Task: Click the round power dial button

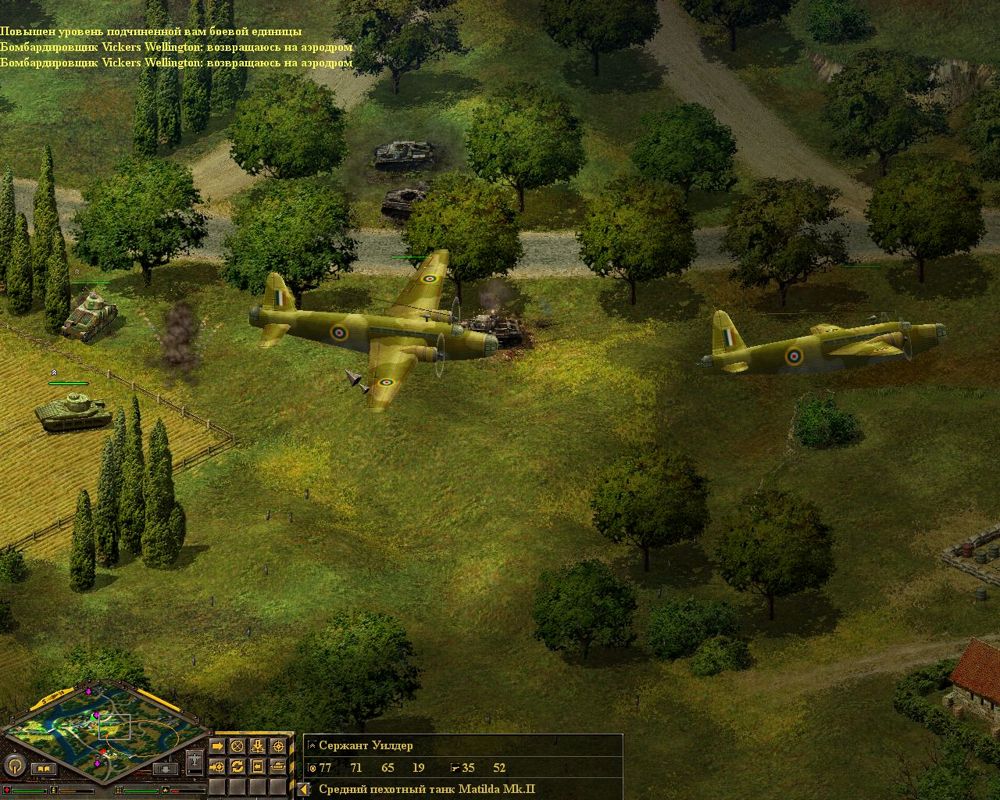Action: 14,765
